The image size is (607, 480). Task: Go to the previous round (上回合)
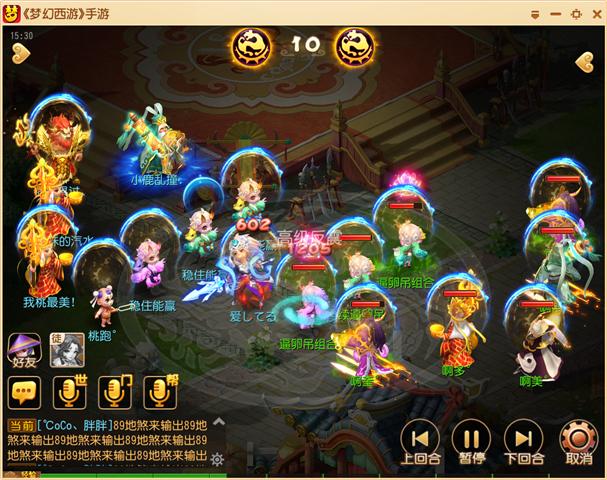(420, 439)
